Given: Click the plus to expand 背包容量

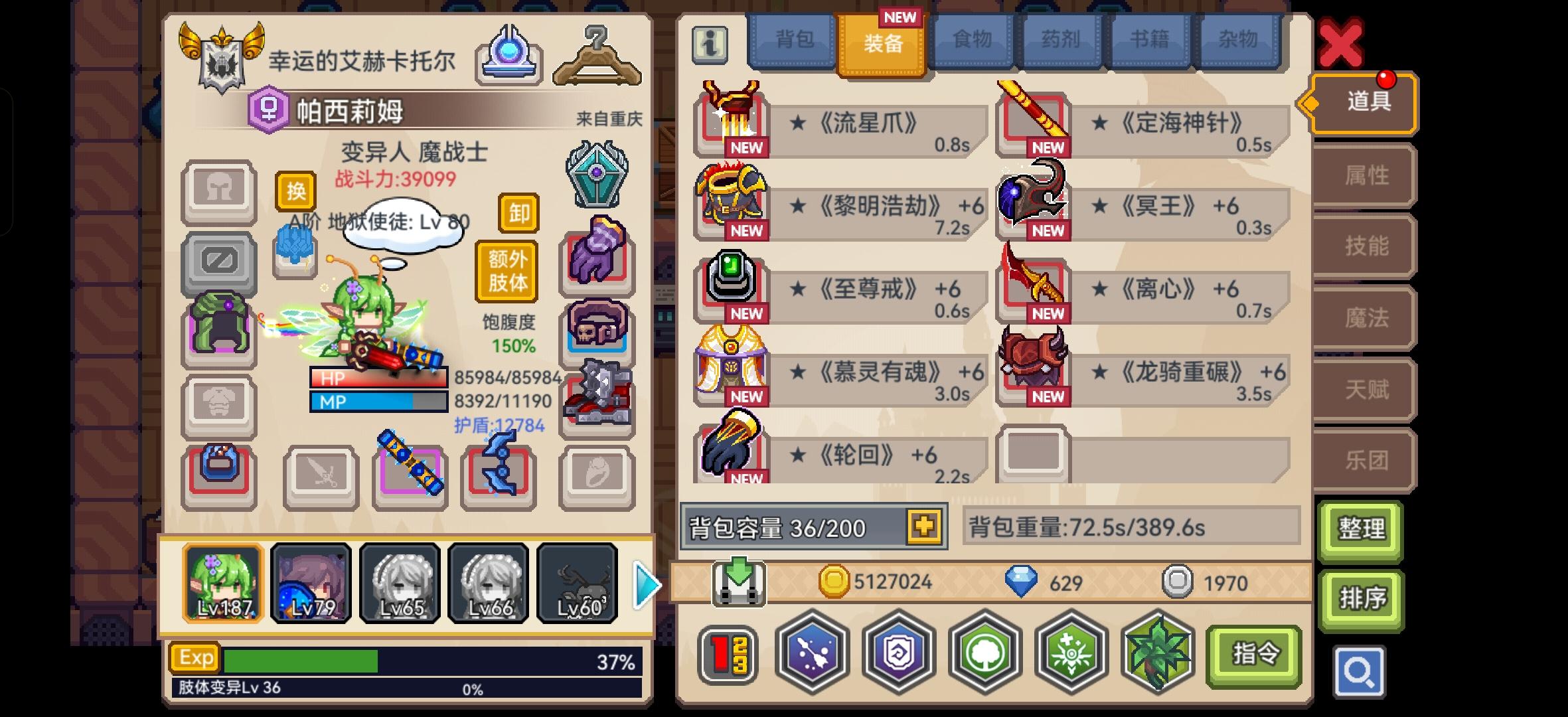Looking at the screenshot, I should (x=925, y=526).
